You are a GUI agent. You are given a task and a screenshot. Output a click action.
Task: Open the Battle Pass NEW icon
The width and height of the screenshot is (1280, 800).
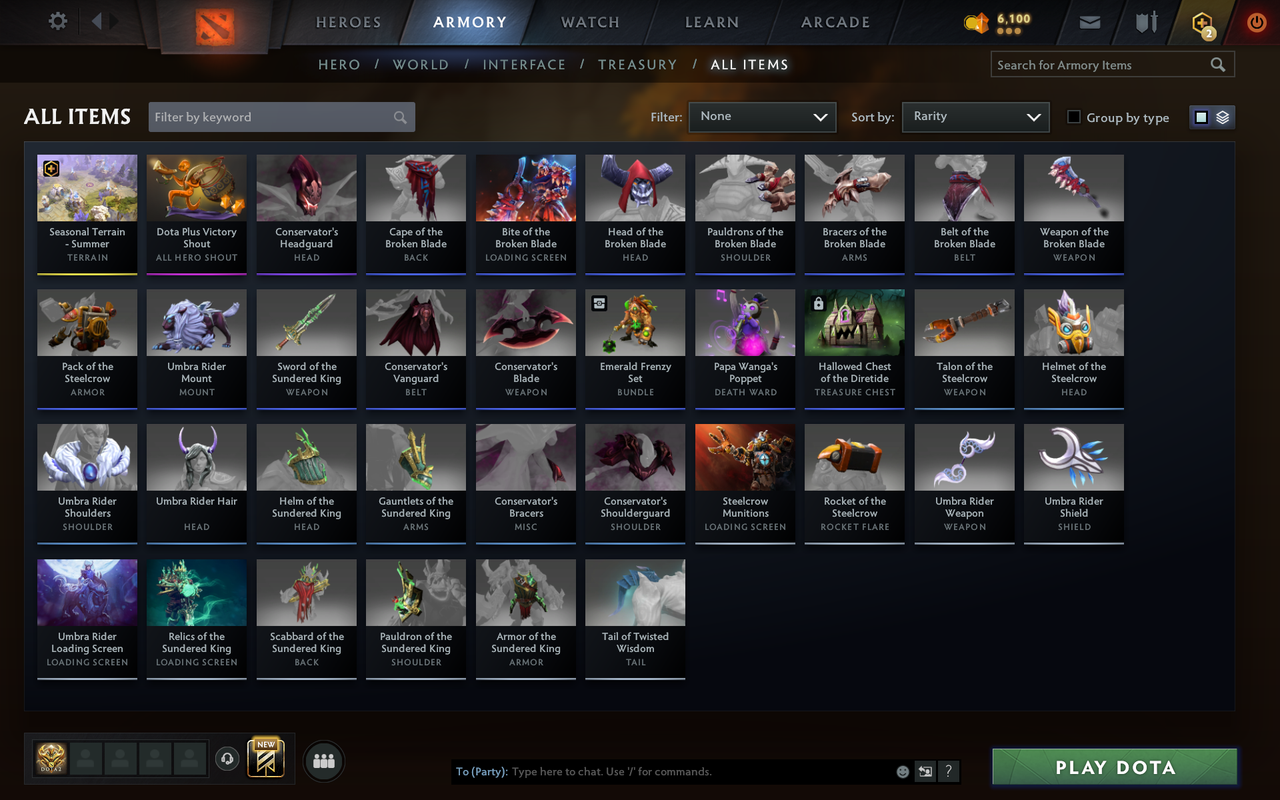point(265,760)
